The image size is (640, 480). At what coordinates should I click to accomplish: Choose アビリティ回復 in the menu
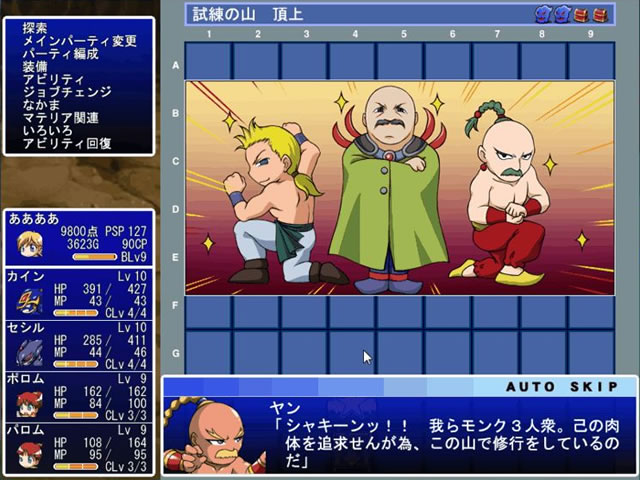[x=66, y=144]
